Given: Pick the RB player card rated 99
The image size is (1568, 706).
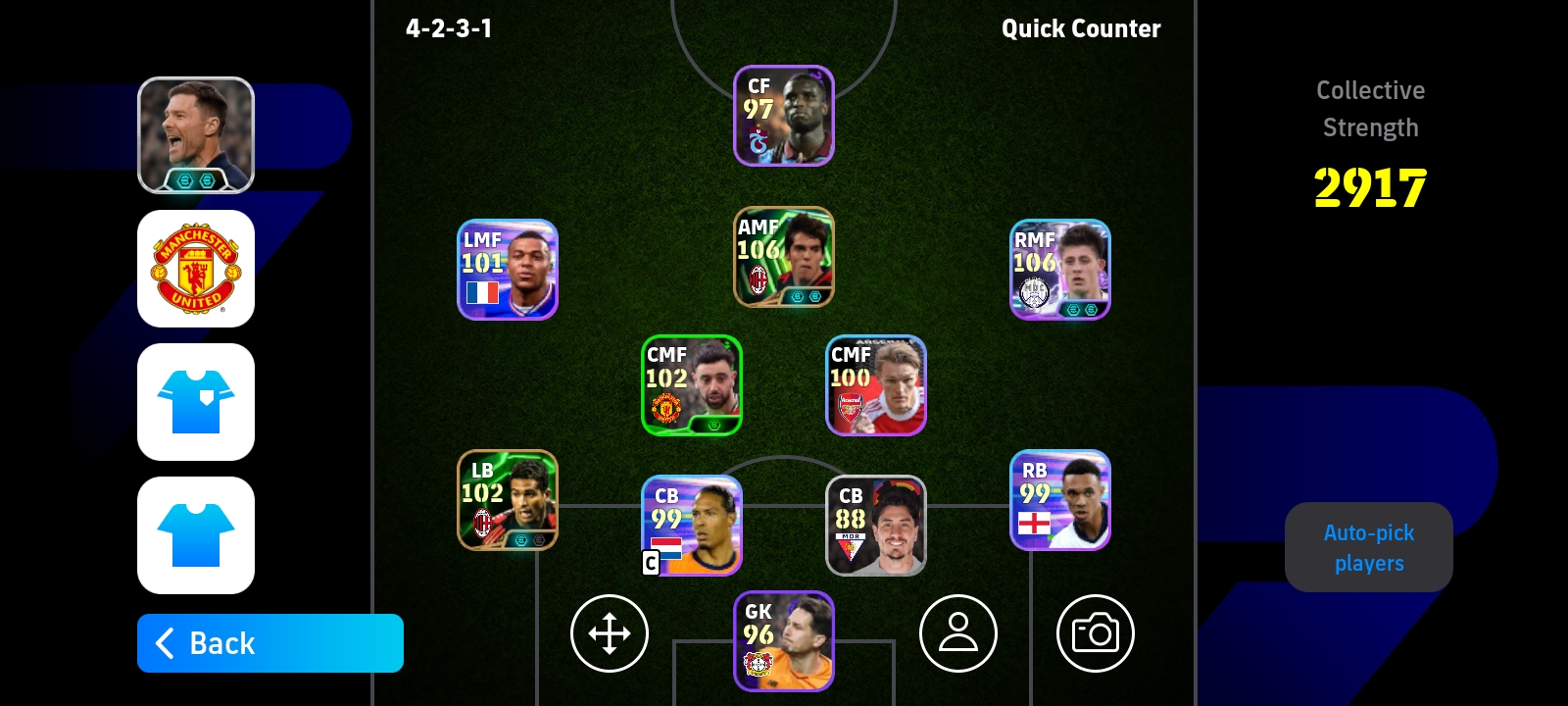Looking at the screenshot, I should (x=1060, y=500).
